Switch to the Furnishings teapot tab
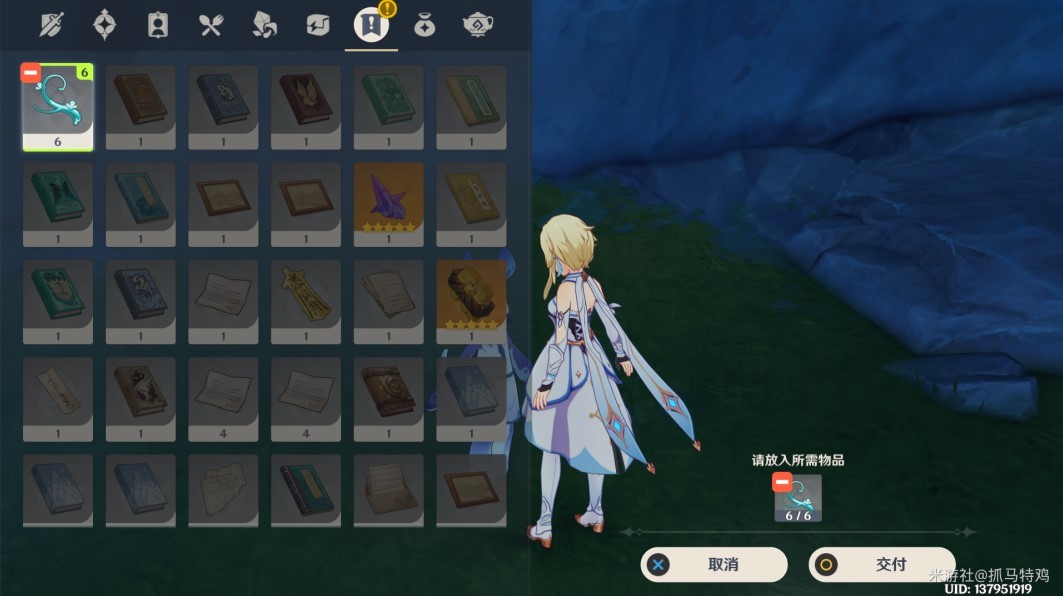The width and height of the screenshot is (1063, 596). [x=476, y=25]
